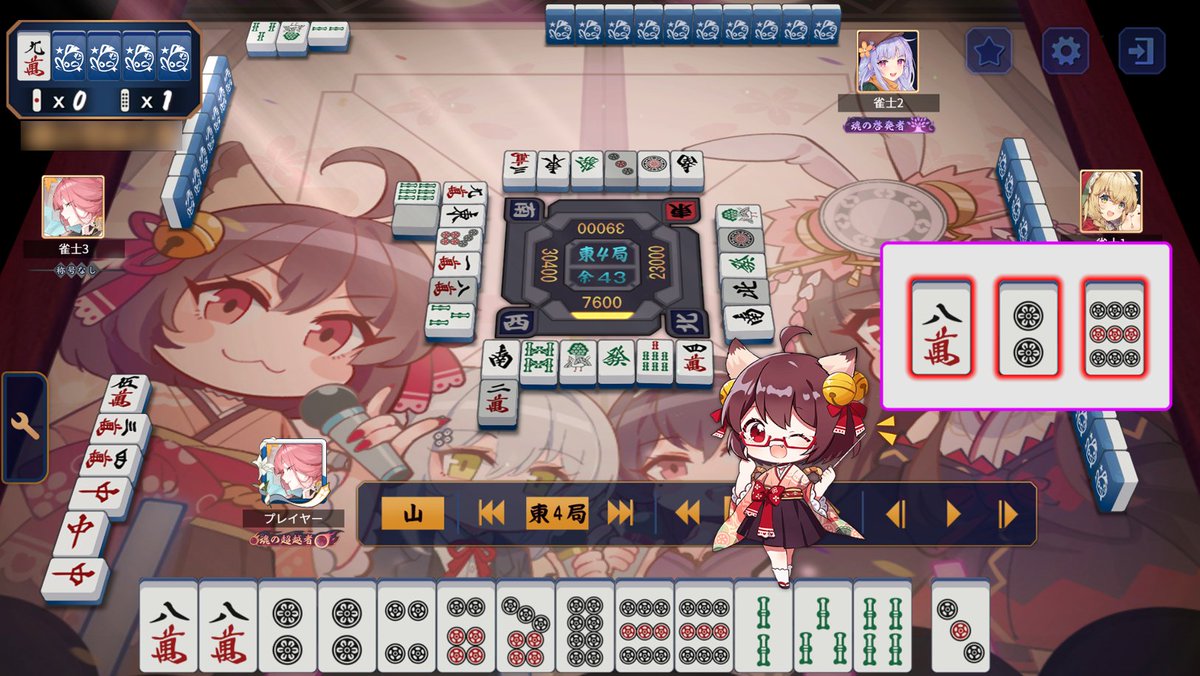This screenshot has height=676, width=1200.
Task: Select the drawn 3-pin tile
Action: [960, 626]
